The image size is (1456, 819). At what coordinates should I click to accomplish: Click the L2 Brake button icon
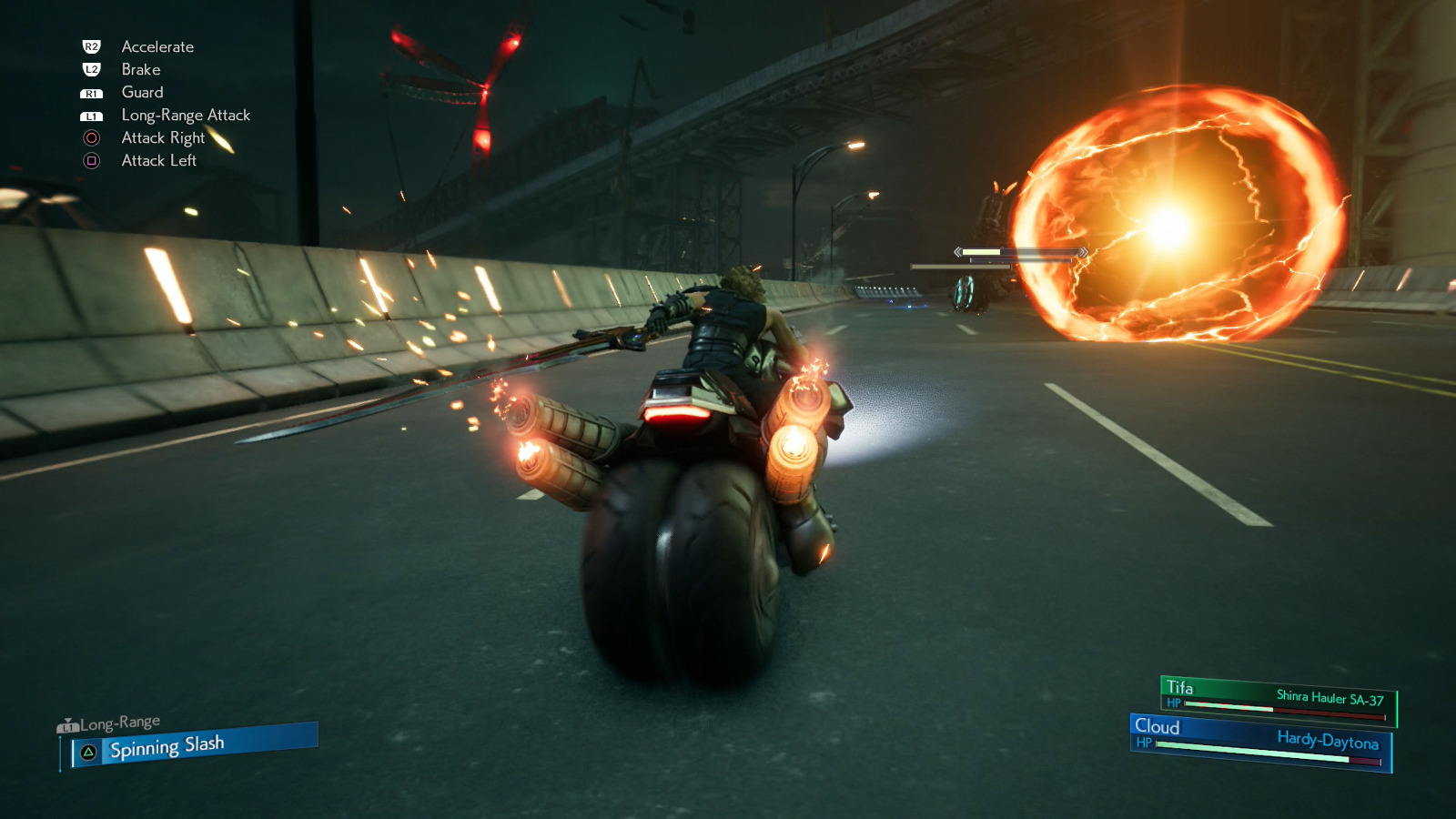[92, 69]
